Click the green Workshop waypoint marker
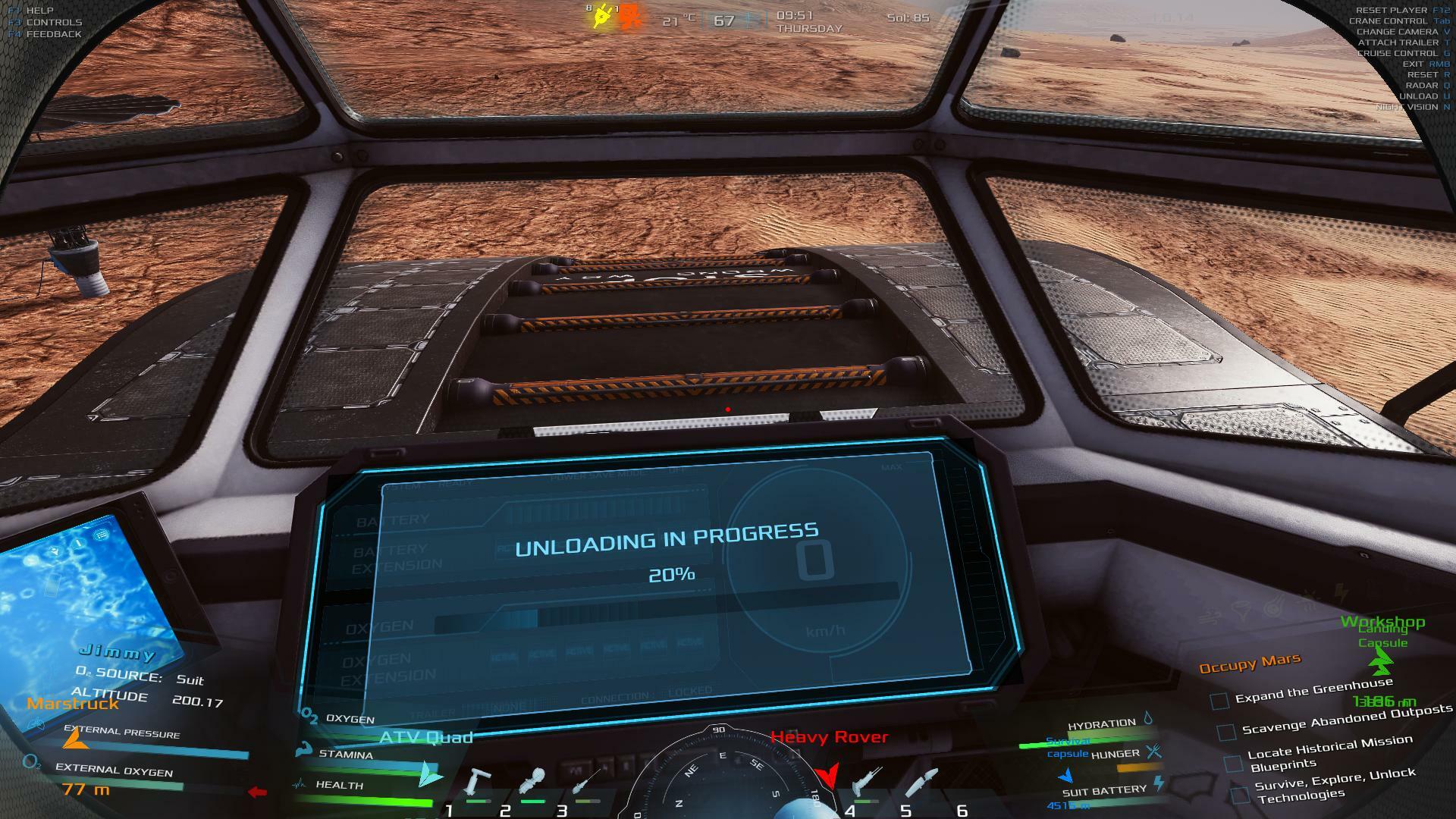 pos(1381,661)
